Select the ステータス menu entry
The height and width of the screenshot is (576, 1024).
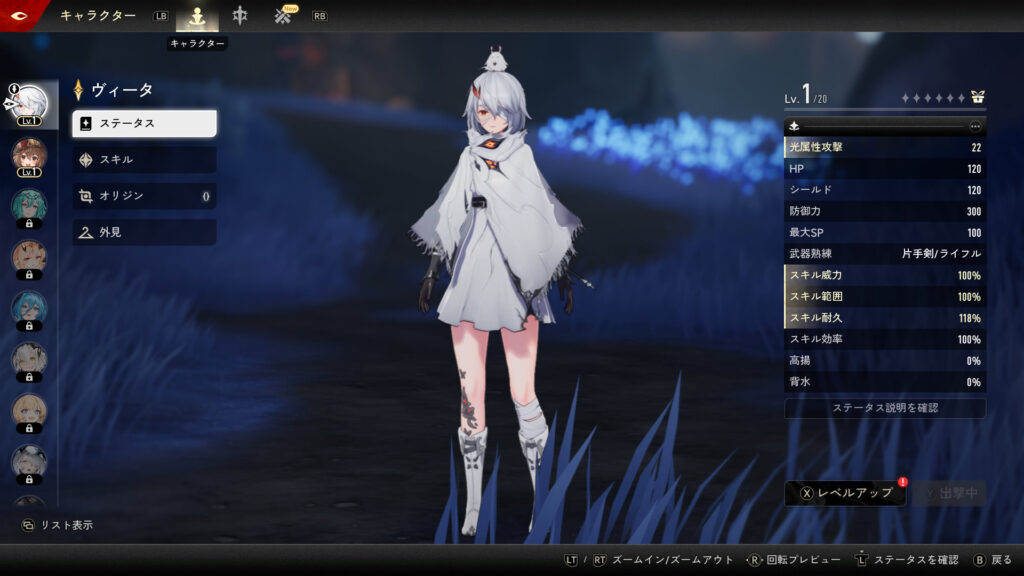click(144, 123)
